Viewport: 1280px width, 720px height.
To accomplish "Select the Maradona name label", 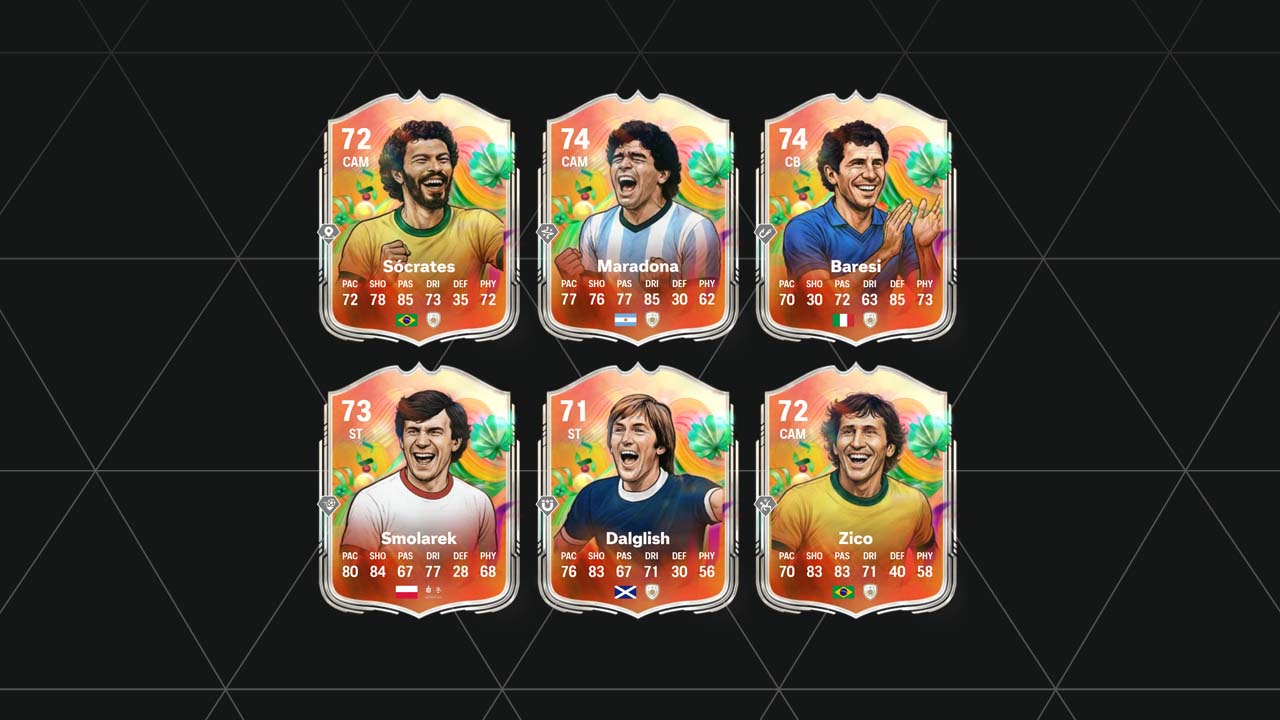I will click(638, 265).
